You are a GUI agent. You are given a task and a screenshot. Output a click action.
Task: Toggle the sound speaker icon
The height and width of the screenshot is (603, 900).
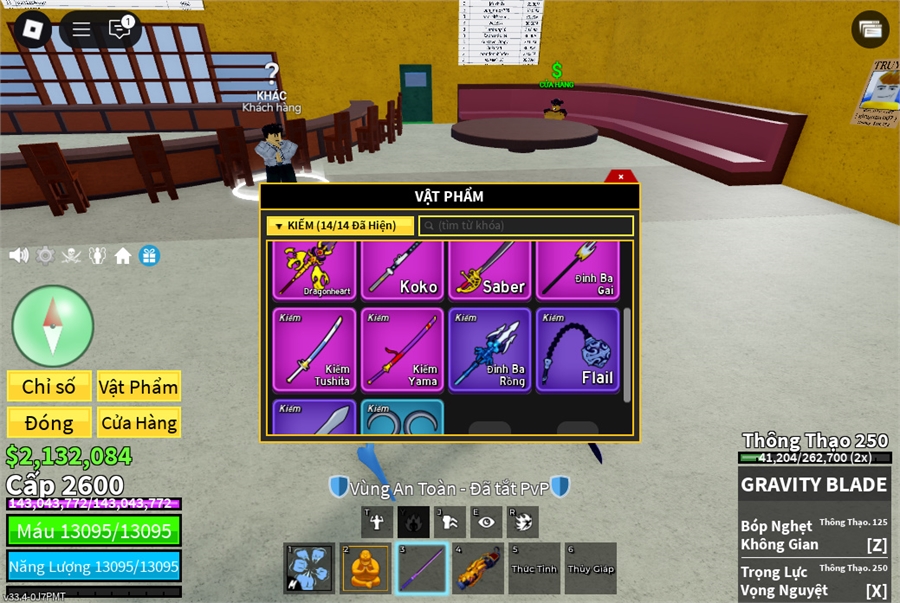18,256
